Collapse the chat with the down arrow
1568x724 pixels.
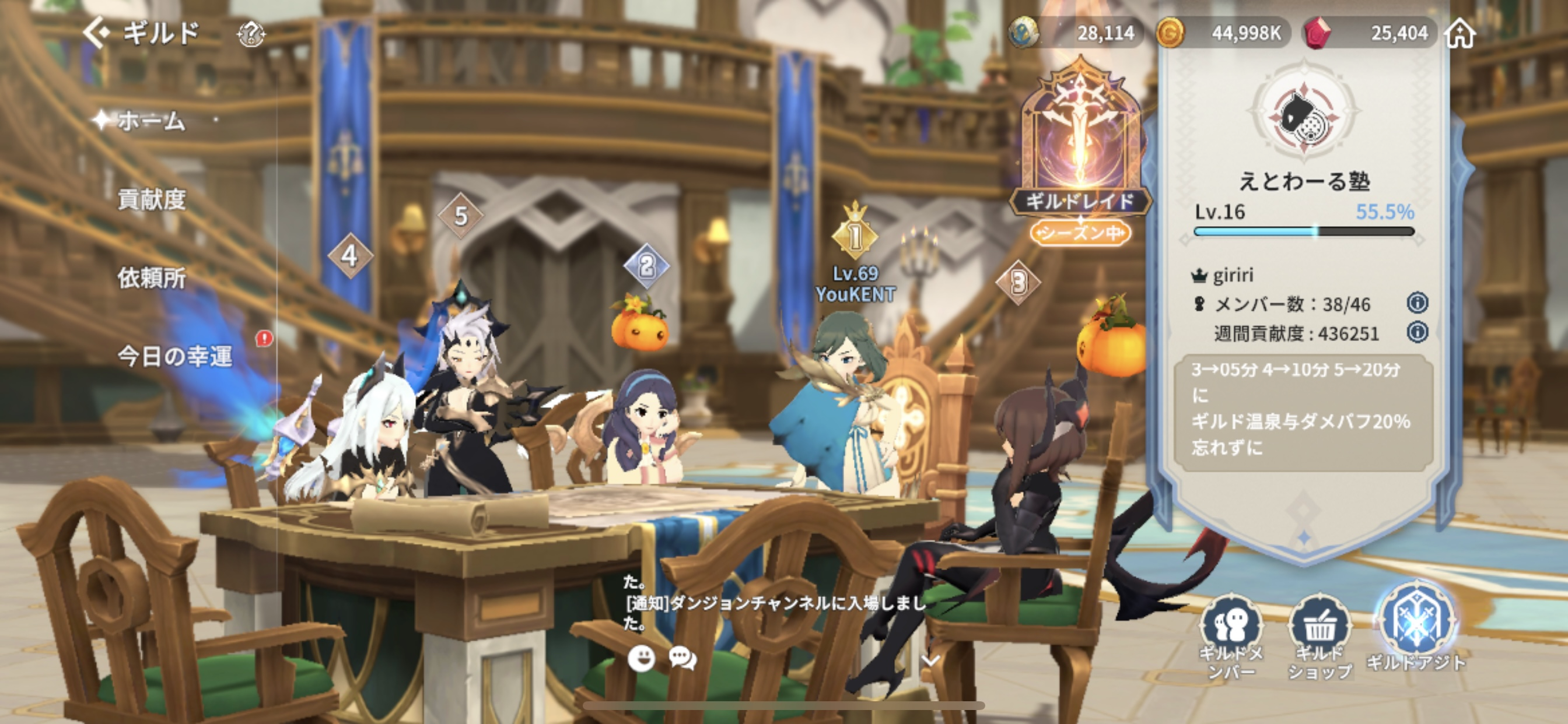930,659
